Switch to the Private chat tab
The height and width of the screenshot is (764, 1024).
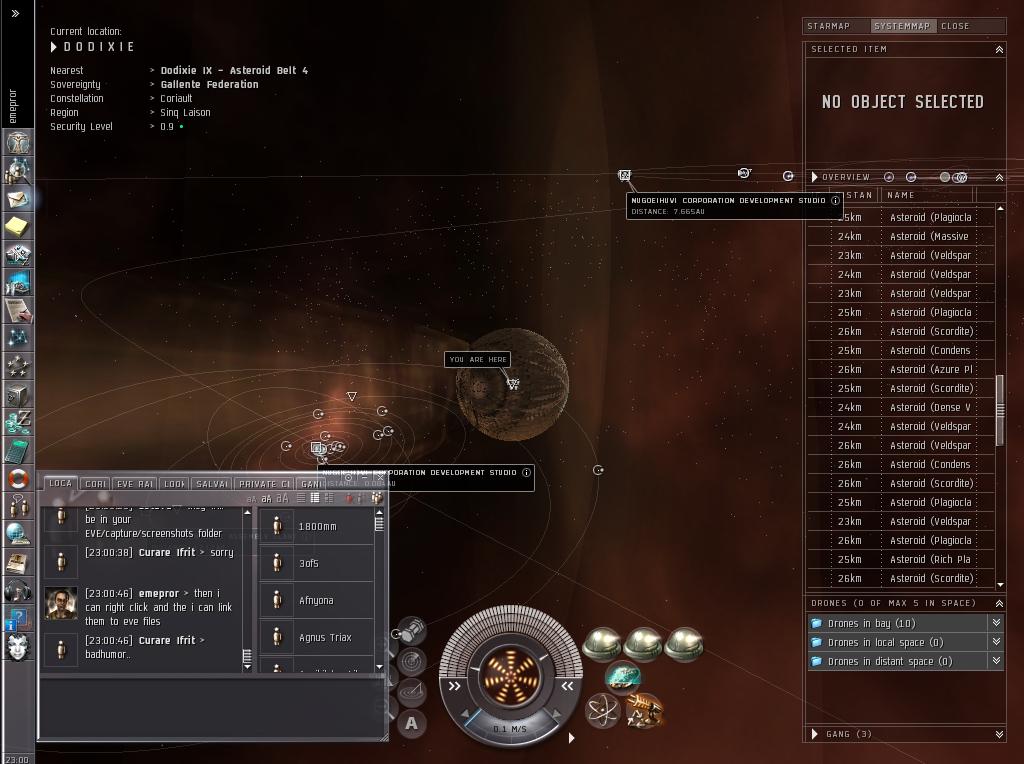264,484
